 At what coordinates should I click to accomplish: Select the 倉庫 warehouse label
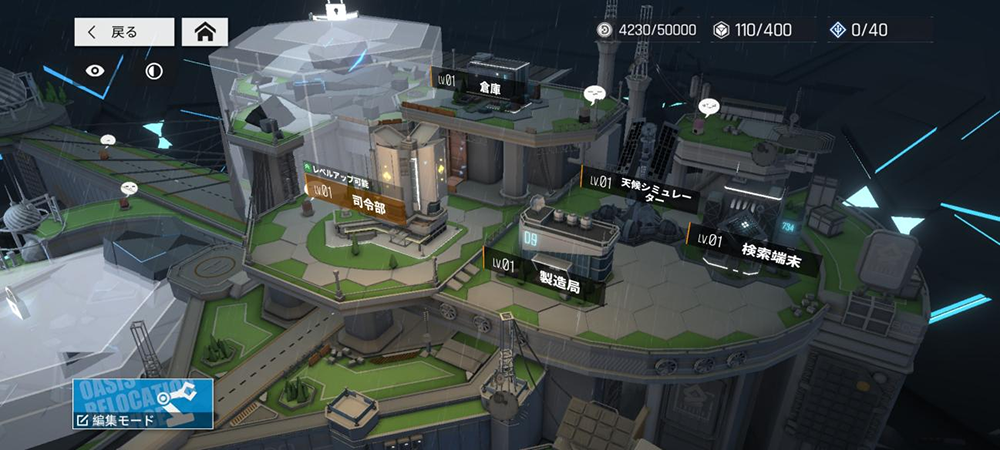coord(478,83)
